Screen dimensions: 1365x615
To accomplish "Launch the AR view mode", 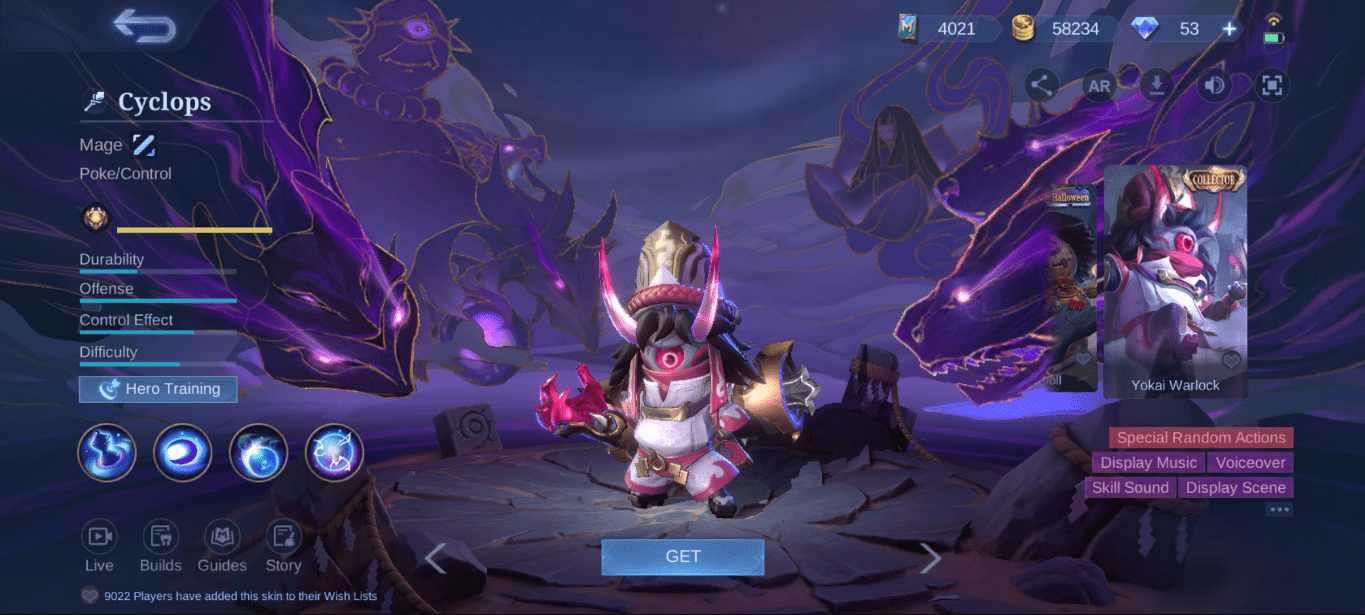I will tap(1099, 86).
